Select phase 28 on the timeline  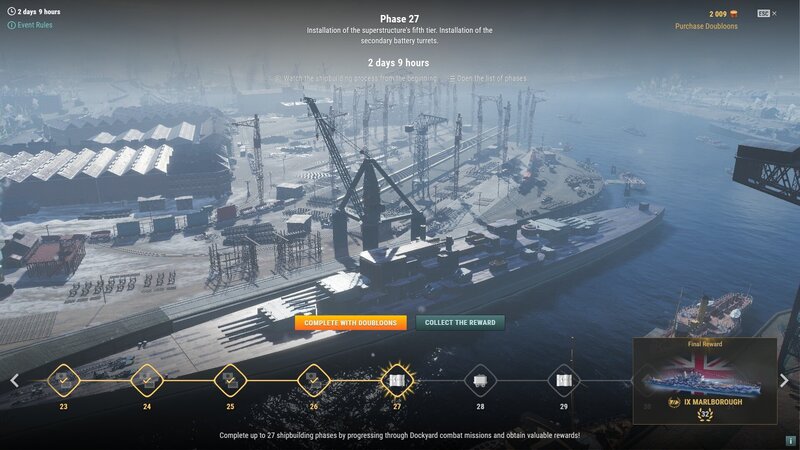tap(480, 380)
